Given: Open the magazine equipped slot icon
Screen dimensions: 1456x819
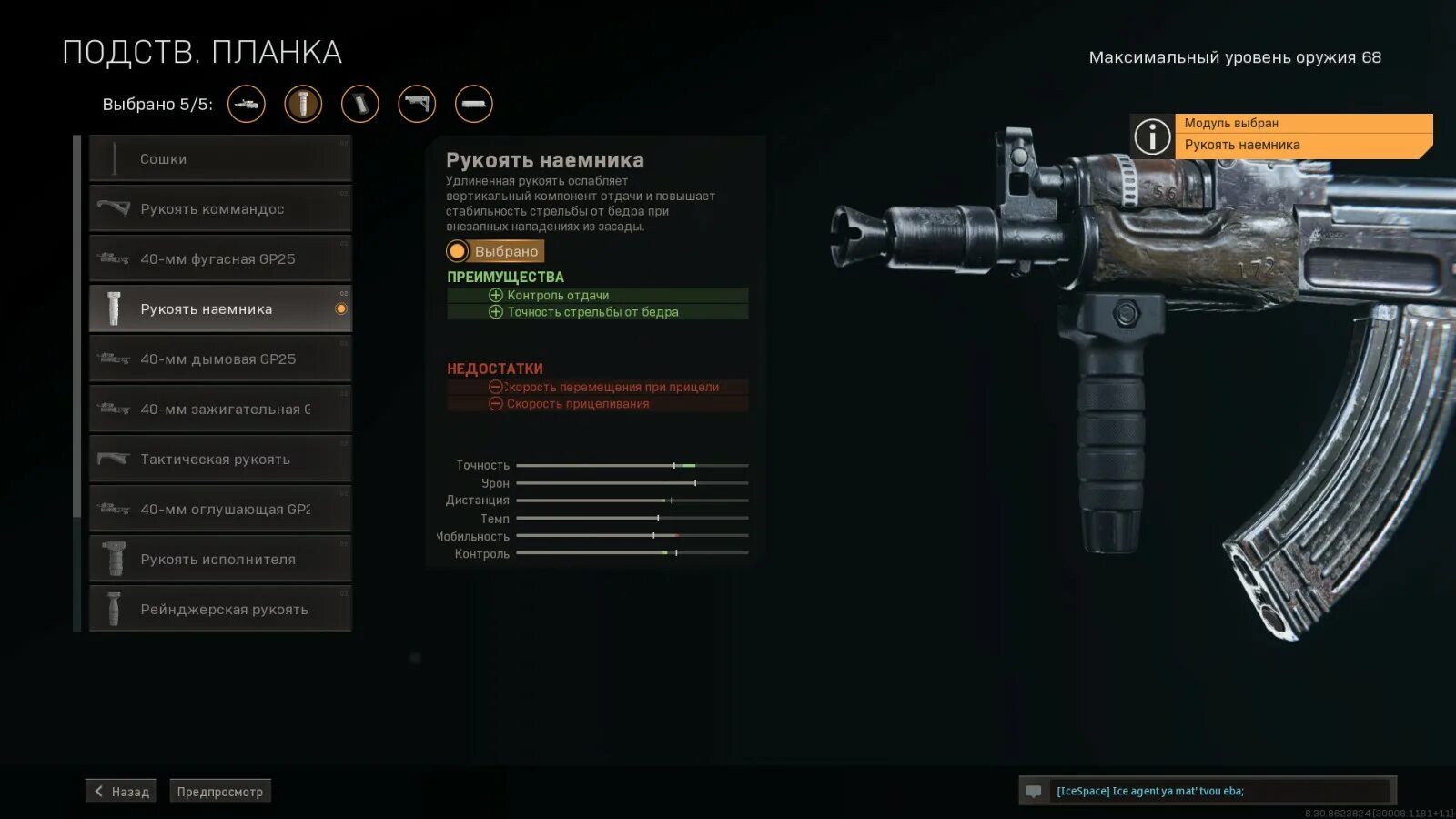Looking at the screenshot, I should click(360, 104).
